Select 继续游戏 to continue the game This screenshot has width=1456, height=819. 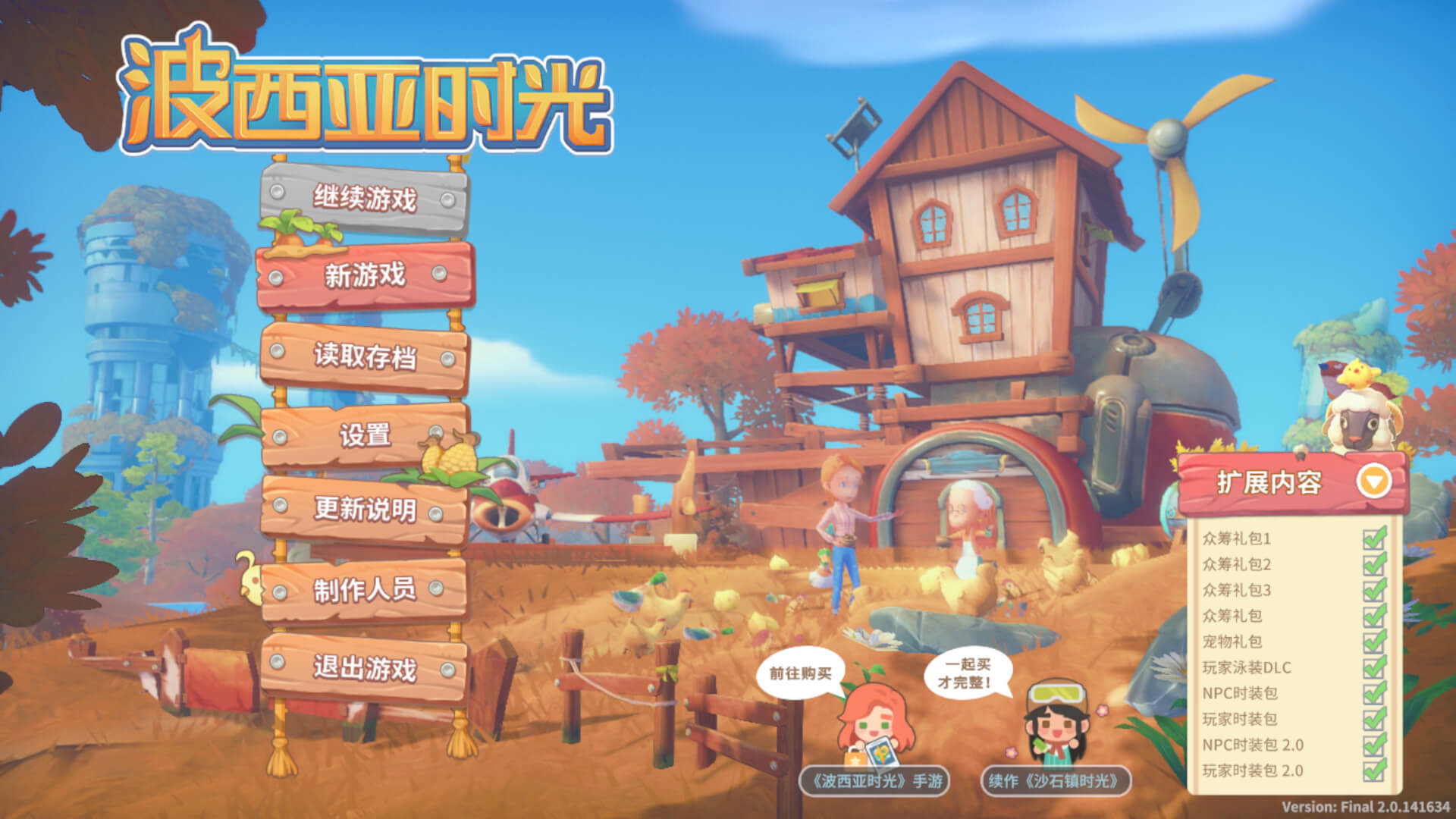(364, 199)
